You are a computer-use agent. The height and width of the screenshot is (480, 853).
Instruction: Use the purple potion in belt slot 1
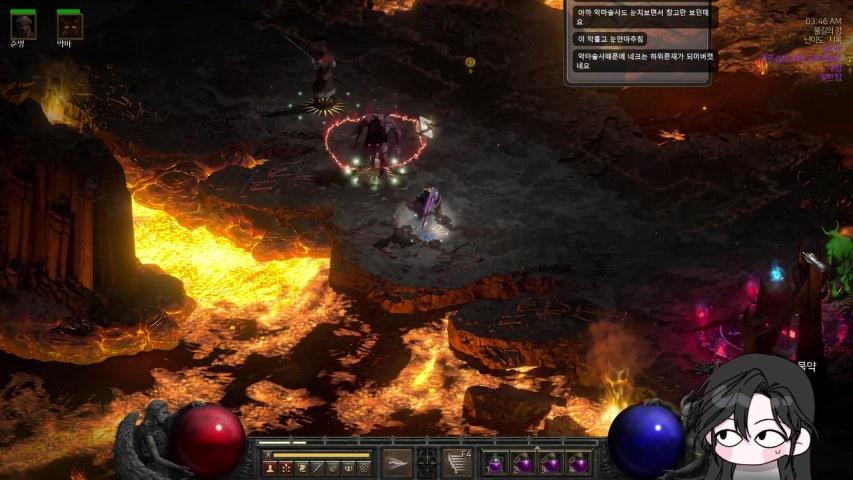click(x=495, y=463)
